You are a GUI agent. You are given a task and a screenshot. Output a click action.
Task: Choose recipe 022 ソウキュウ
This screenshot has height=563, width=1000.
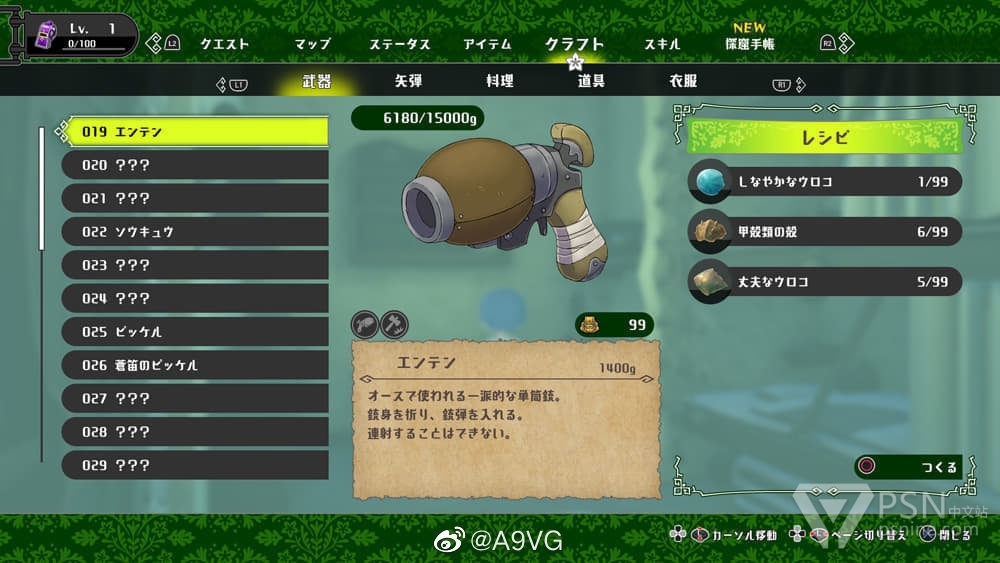(x=195, y=231)
